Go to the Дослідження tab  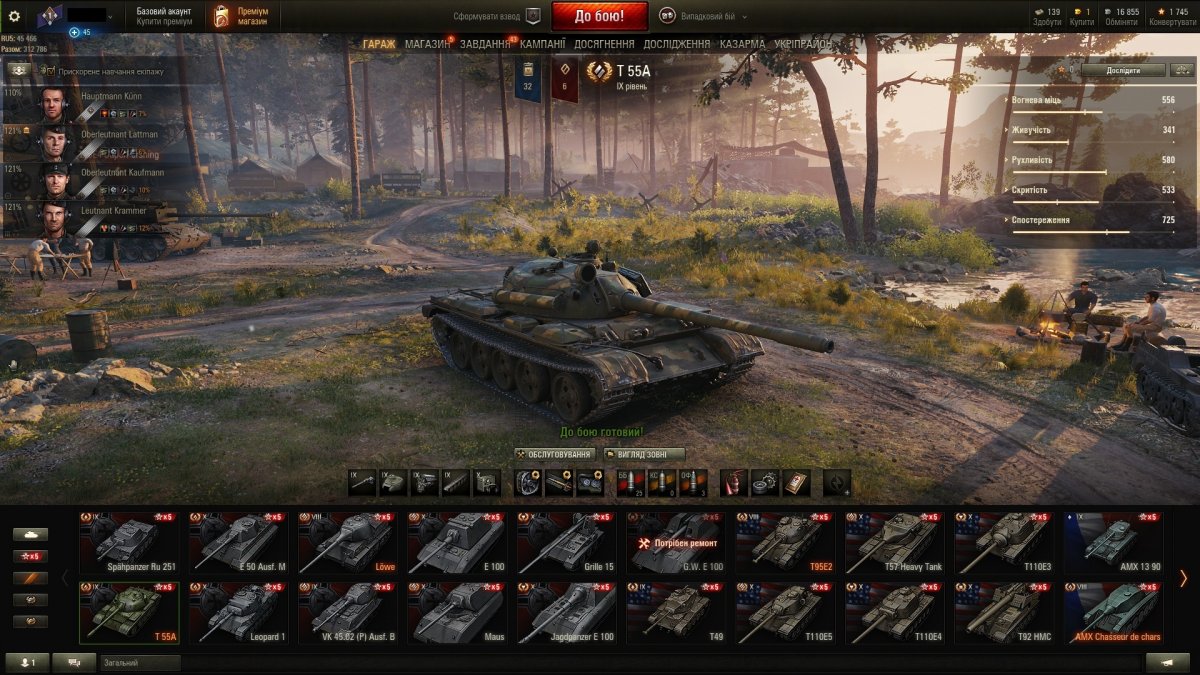click(x=677, y=44)
